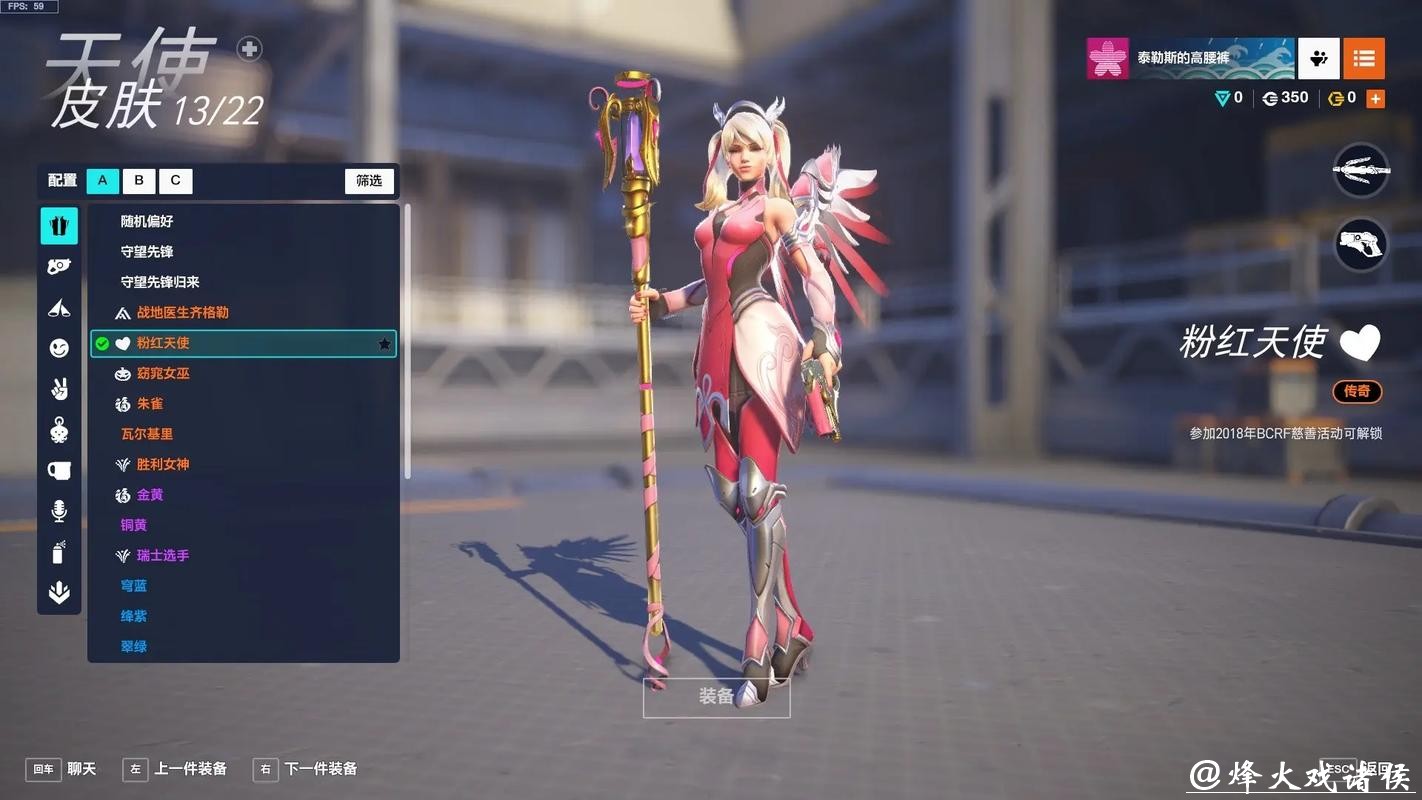Switch to loadout configuration B
The height and width of the screenshot is (800, 1422).
[139, 181]
